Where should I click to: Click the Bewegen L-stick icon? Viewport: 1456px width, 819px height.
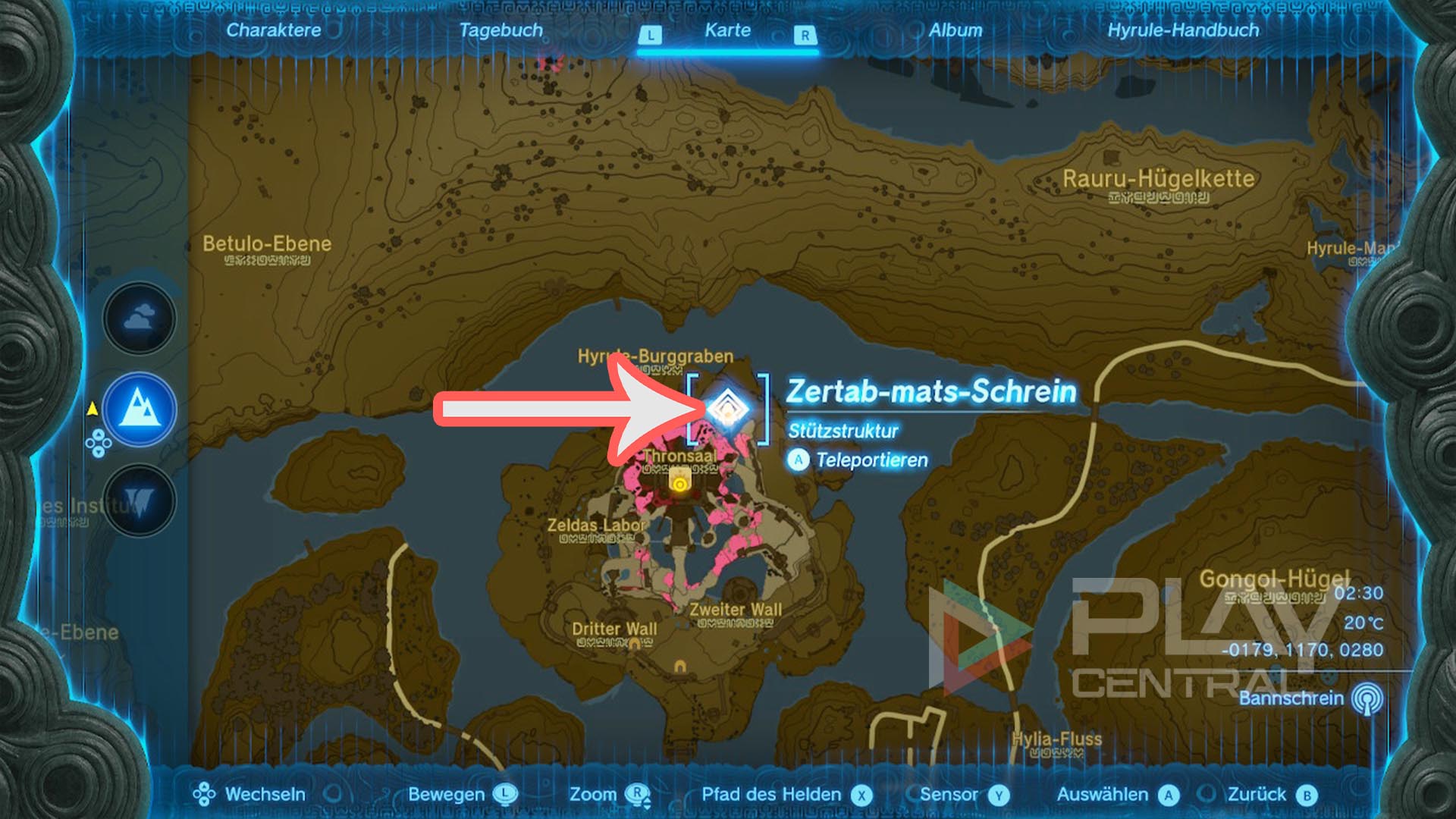[505, 795]
